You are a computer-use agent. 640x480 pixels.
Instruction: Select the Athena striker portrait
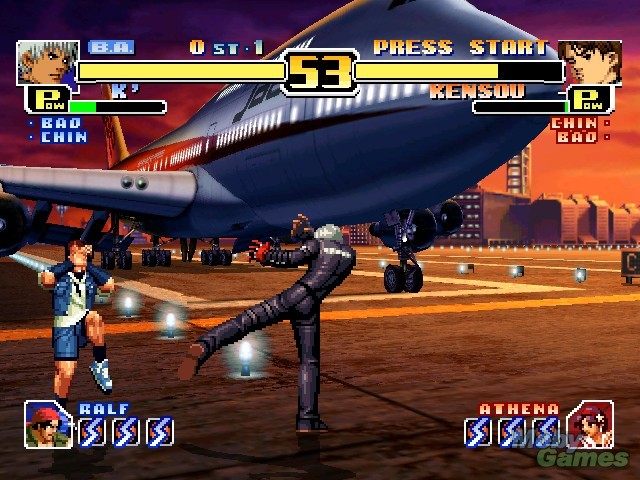[x=590, y=424]
